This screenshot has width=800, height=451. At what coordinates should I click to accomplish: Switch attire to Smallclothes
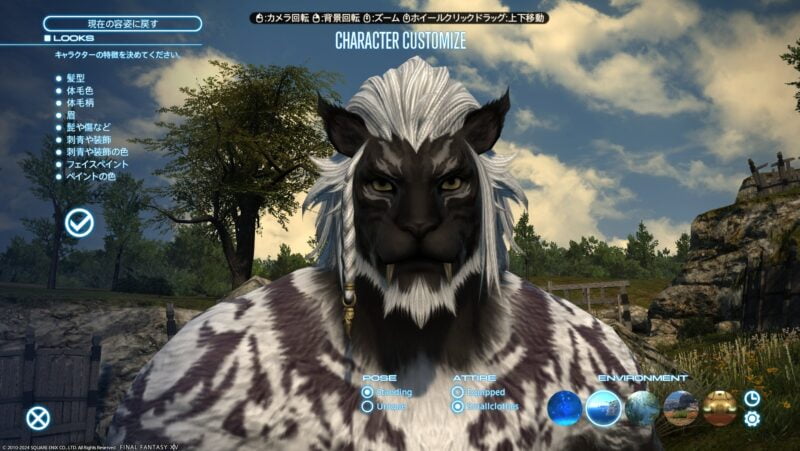[458, 407]
